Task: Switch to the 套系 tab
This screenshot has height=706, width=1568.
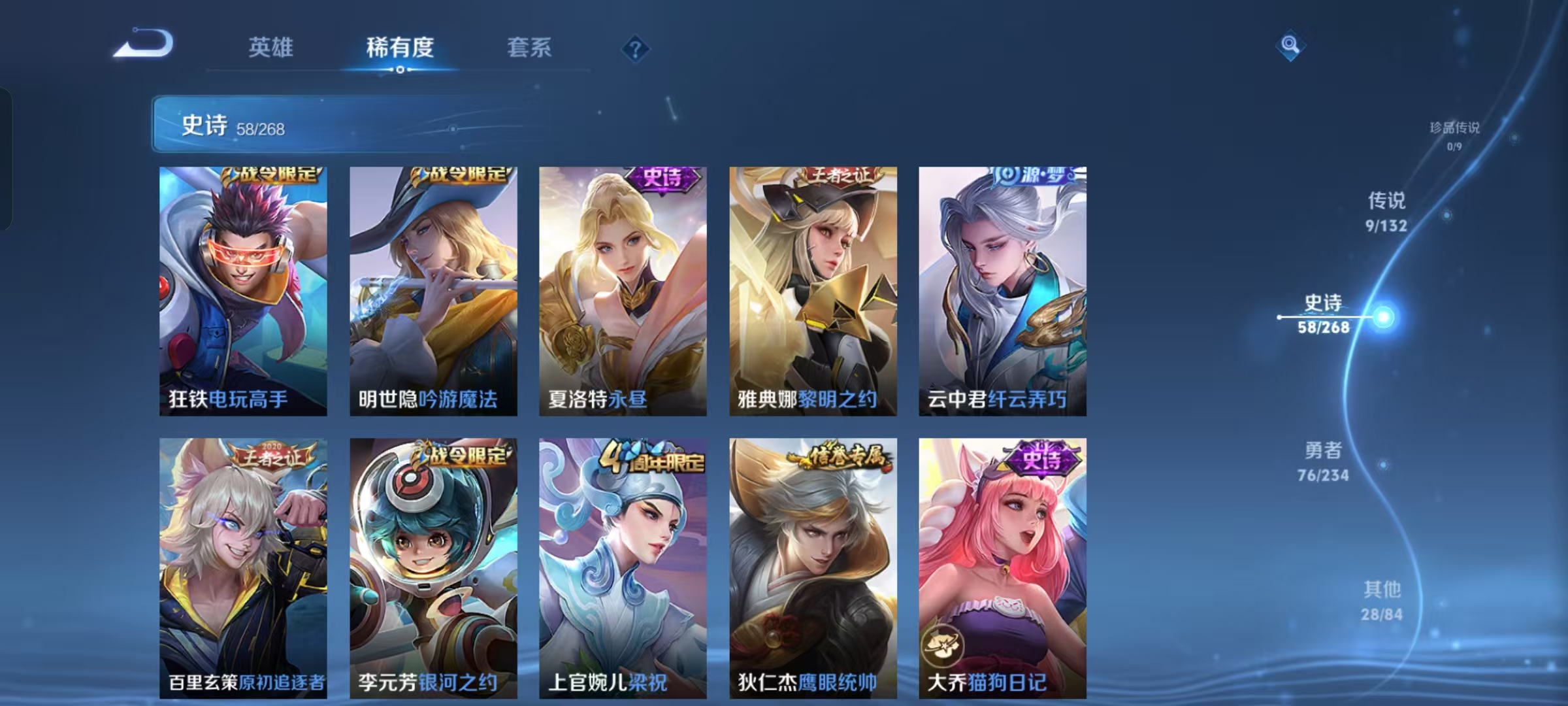Action: click(x=530, y=47)
